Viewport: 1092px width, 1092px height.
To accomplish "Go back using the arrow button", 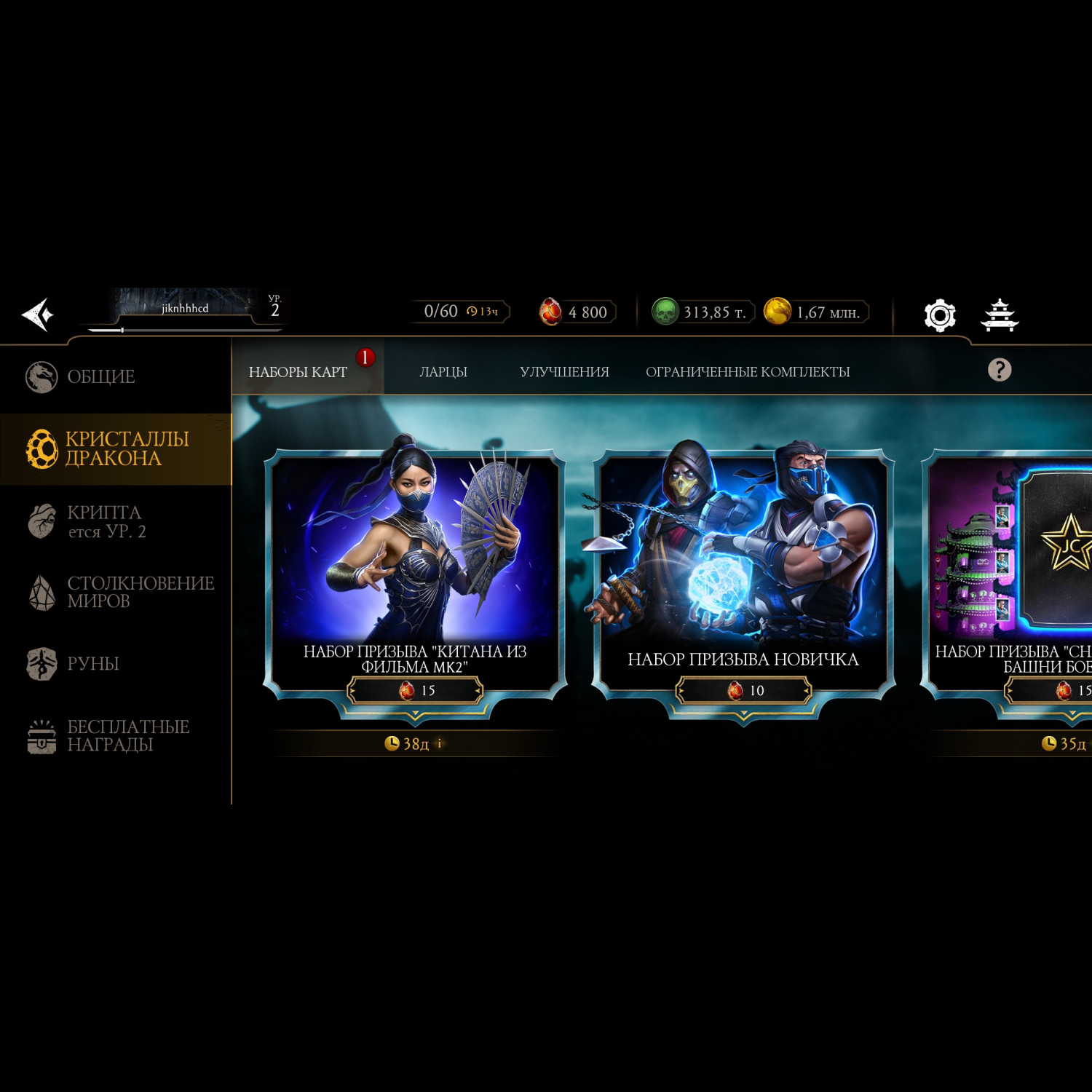I will coord(38,314).
